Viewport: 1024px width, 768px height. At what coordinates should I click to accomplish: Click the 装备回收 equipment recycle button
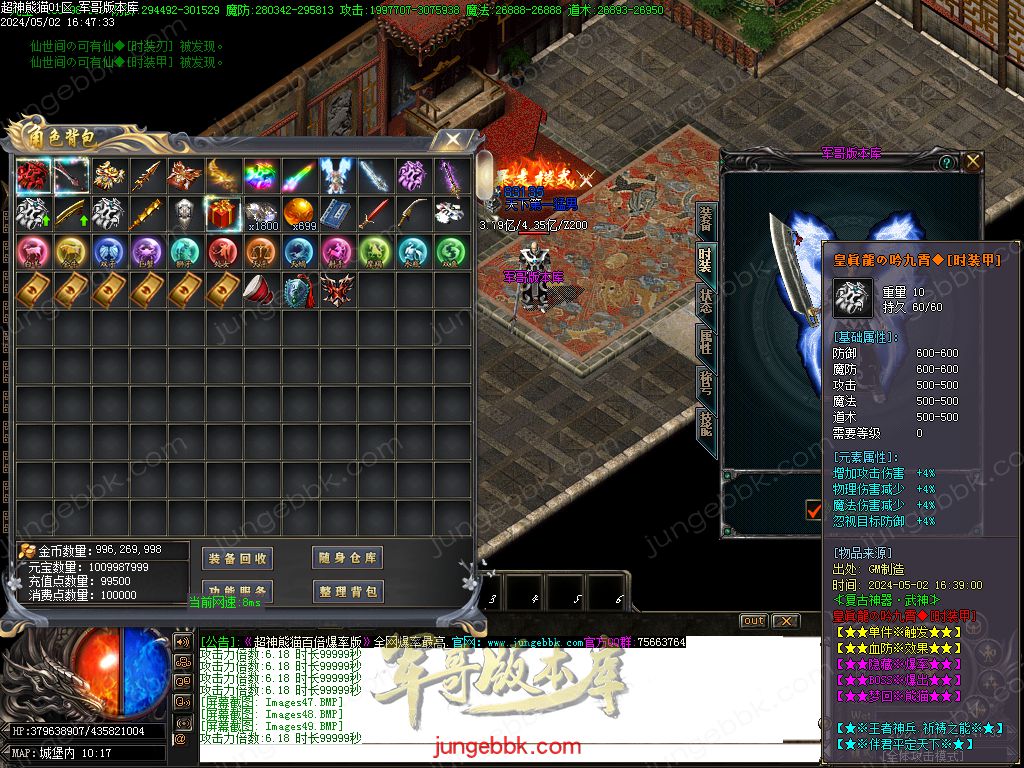237,558
